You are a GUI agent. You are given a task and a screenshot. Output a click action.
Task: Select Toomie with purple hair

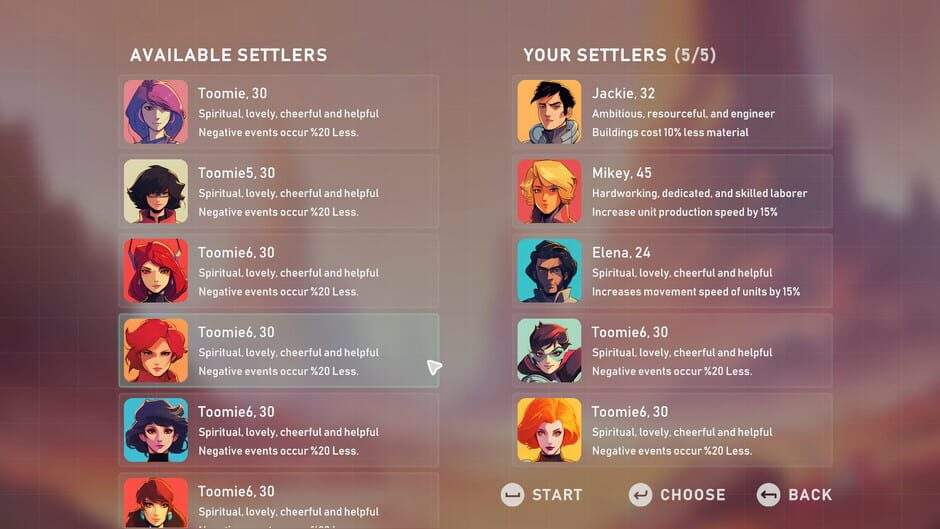pyautogui.click(x=278, y=112)
